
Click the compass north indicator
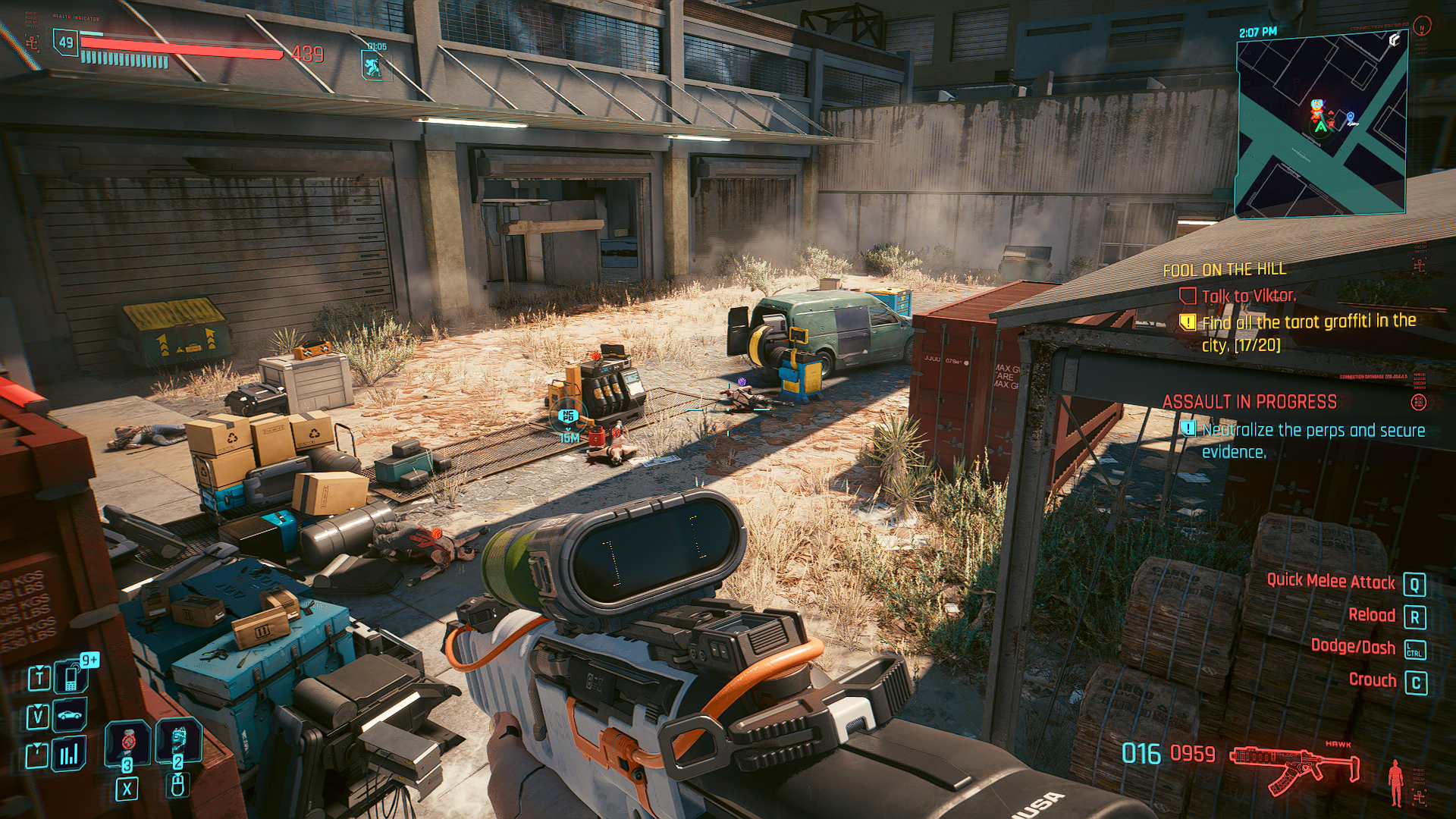tap(1423, 27)
